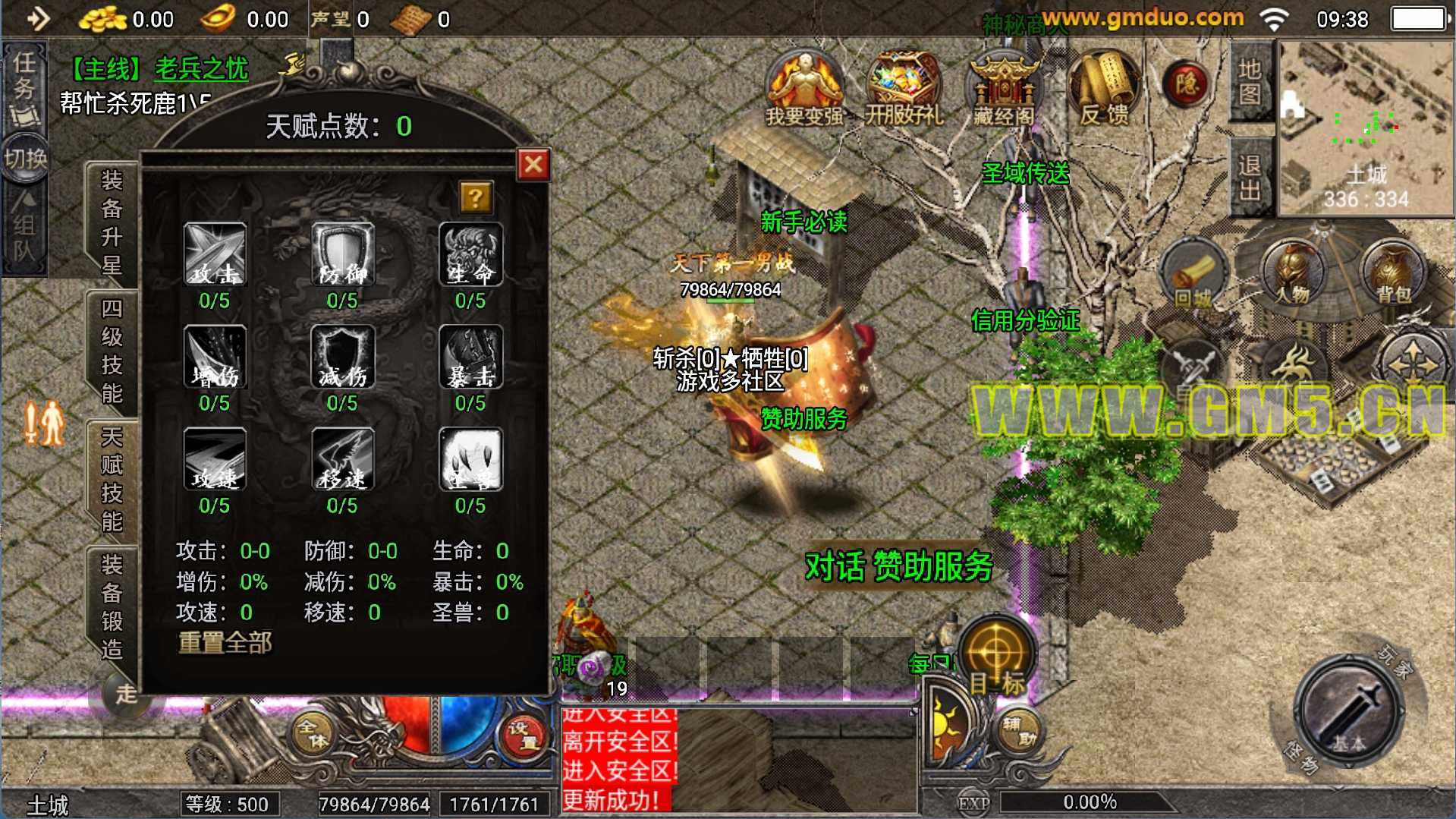This screenshot has height=819, width=1456.
Task: Pick the 移速 movement speed talent
Action: coord(343,460)
